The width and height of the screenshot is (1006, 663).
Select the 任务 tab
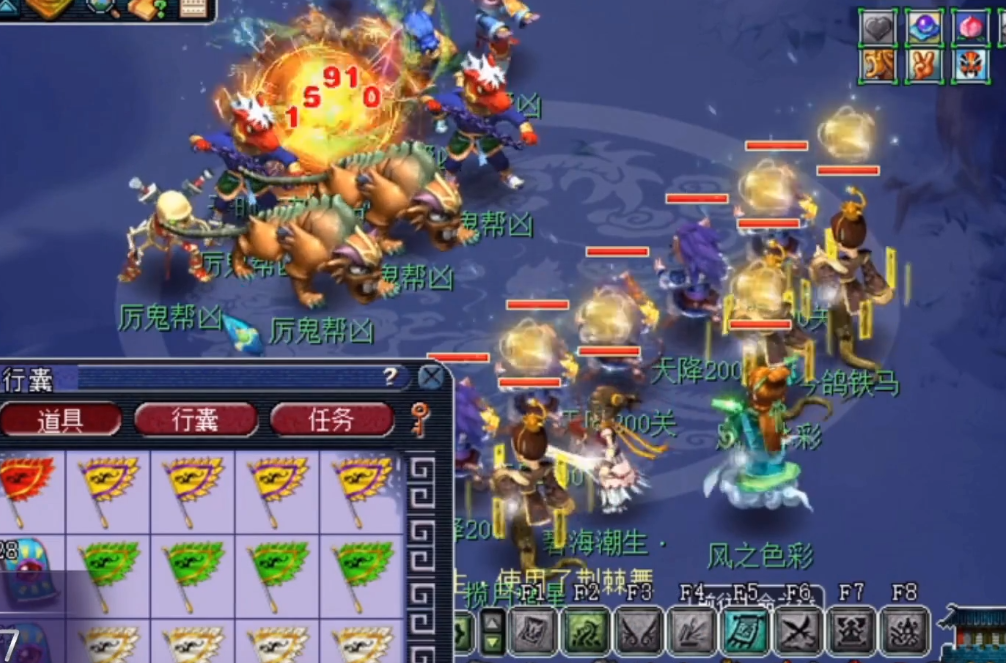[331, 420]
